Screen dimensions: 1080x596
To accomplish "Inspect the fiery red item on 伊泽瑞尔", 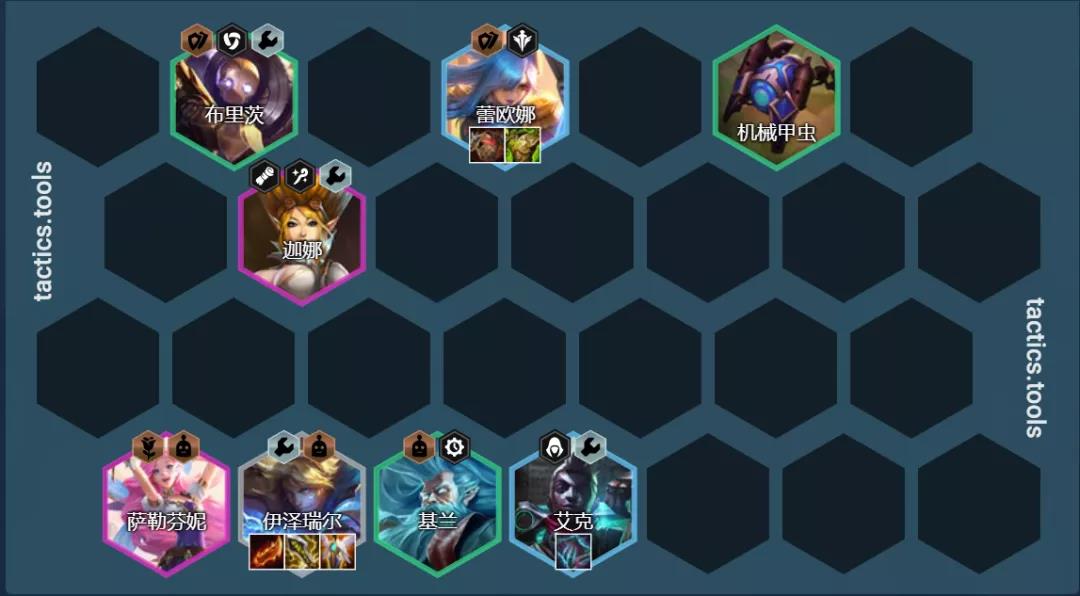I will click(266, 551).
